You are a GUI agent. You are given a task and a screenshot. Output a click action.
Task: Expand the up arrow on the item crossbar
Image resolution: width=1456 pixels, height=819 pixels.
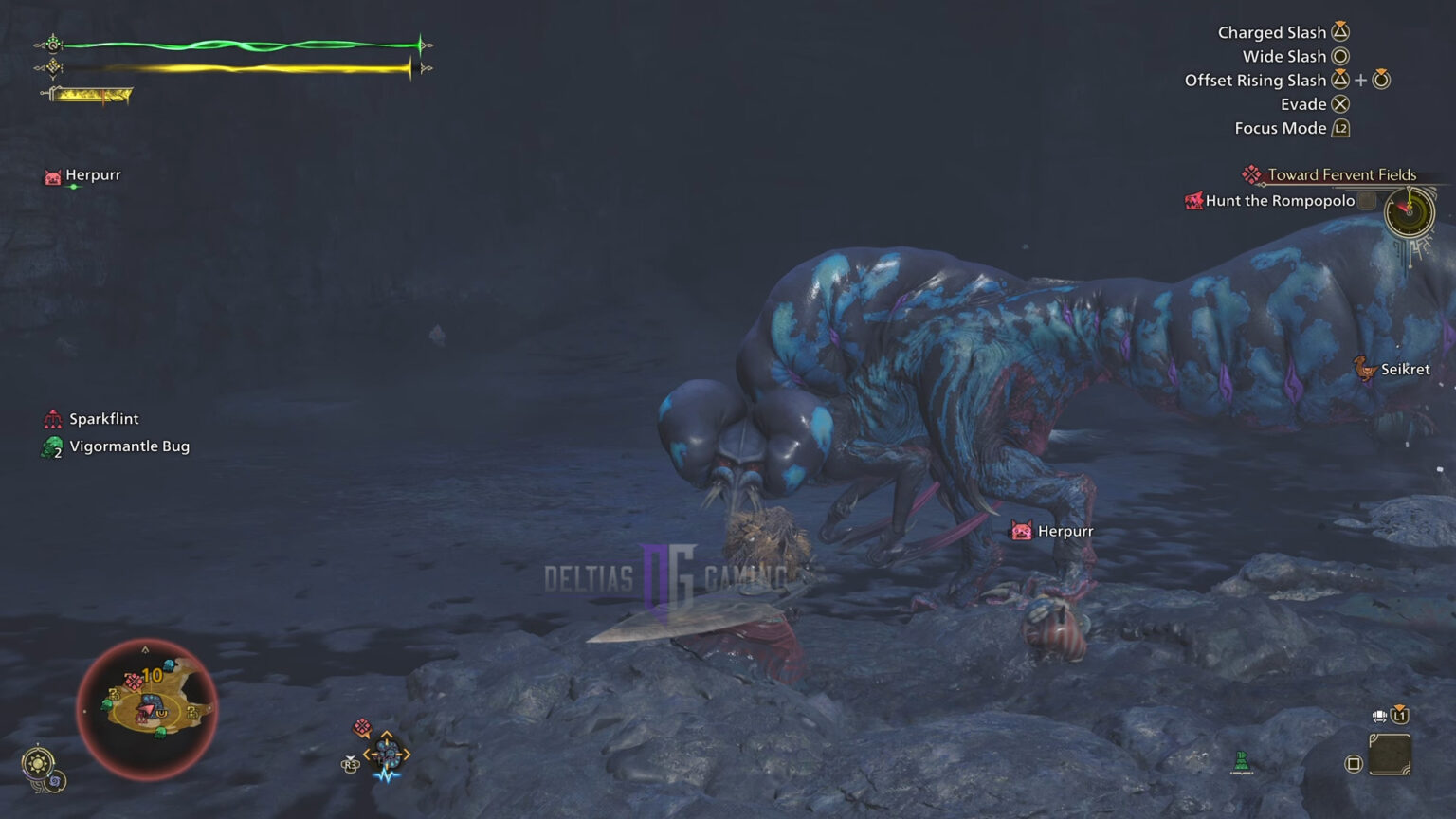pos(386,732)
